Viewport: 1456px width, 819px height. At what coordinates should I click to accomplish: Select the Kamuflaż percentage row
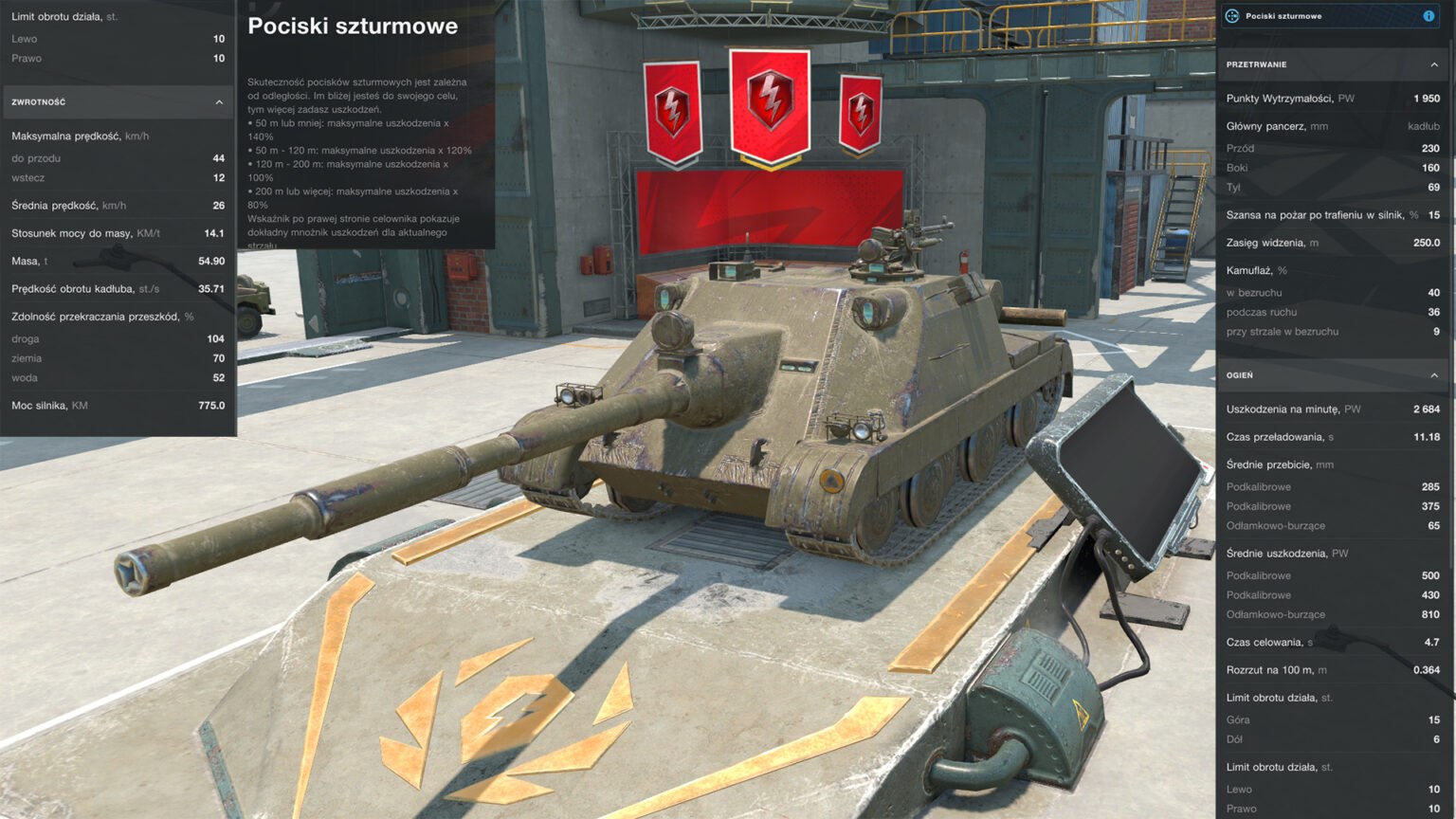[x=1327, y=270]
